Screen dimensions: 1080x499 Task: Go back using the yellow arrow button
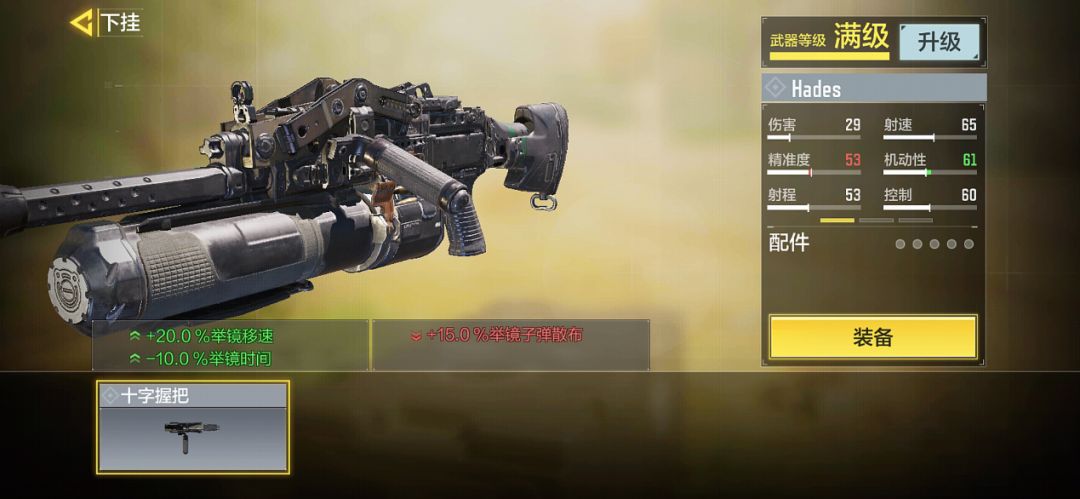[82, 22]
